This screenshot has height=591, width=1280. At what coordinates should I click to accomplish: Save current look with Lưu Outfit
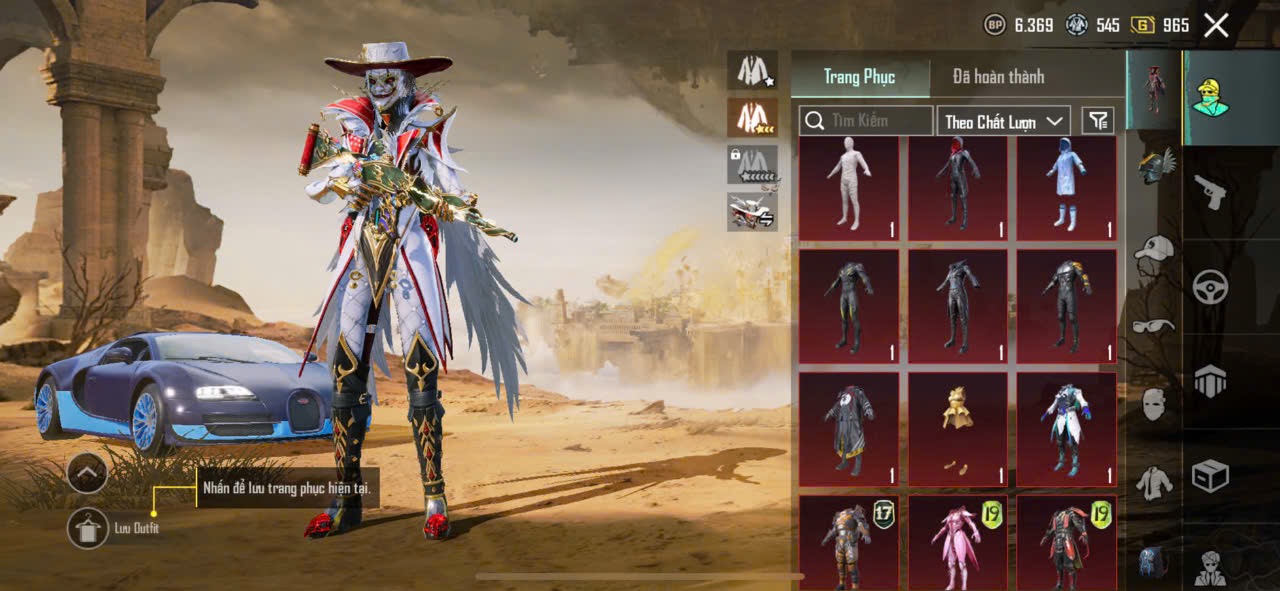(88, 528)
